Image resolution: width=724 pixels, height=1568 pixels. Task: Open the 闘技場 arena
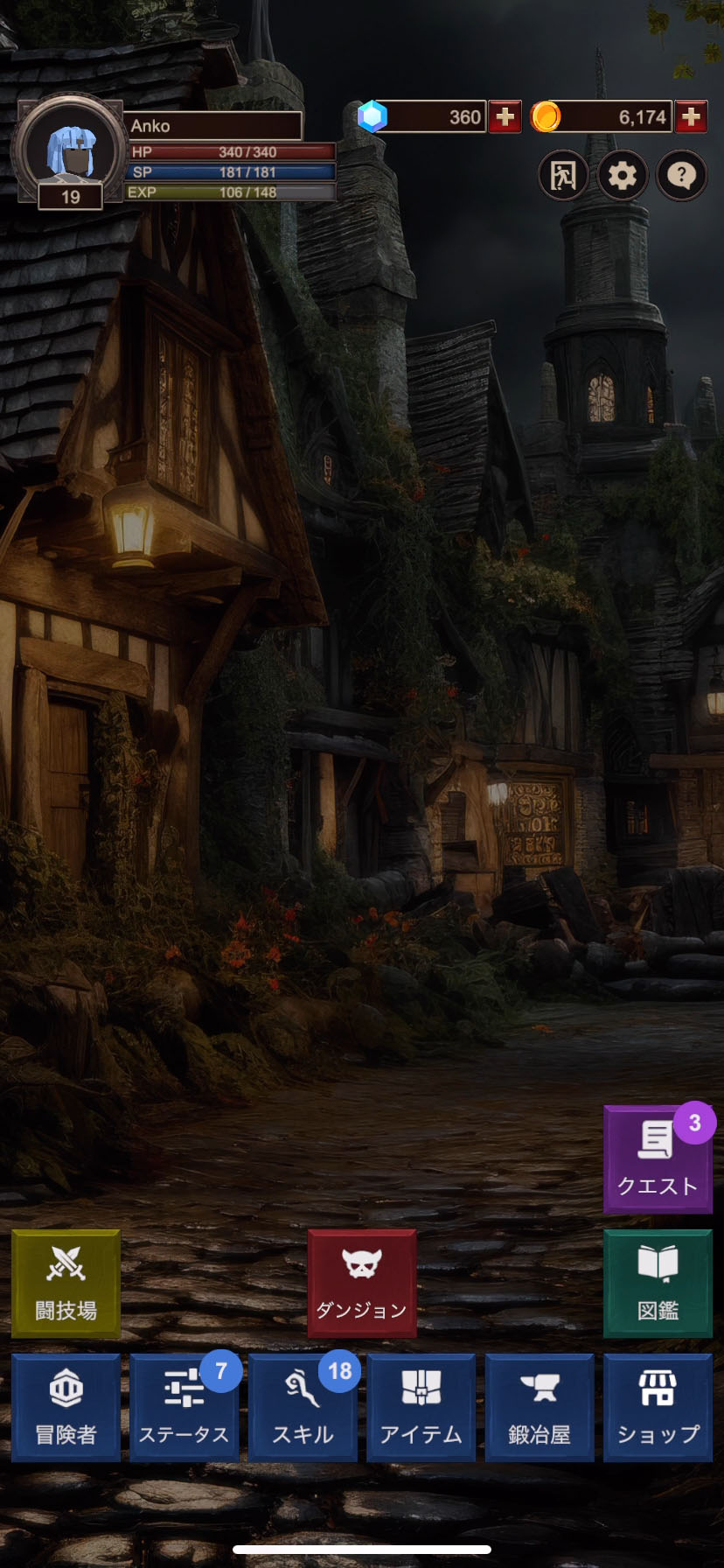[x=66, y=1284]
